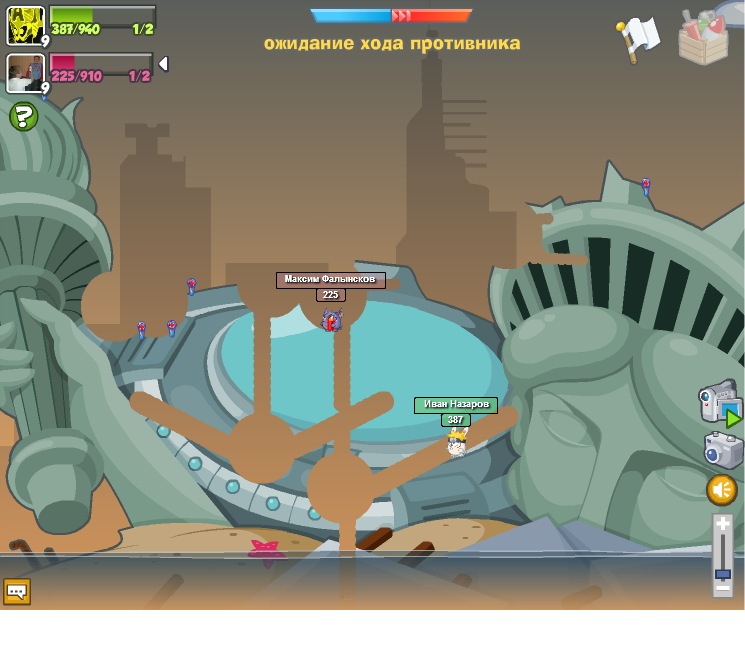745x650 pixels.
Task: Open the chat speech bubble button
Action: point(17,591)
